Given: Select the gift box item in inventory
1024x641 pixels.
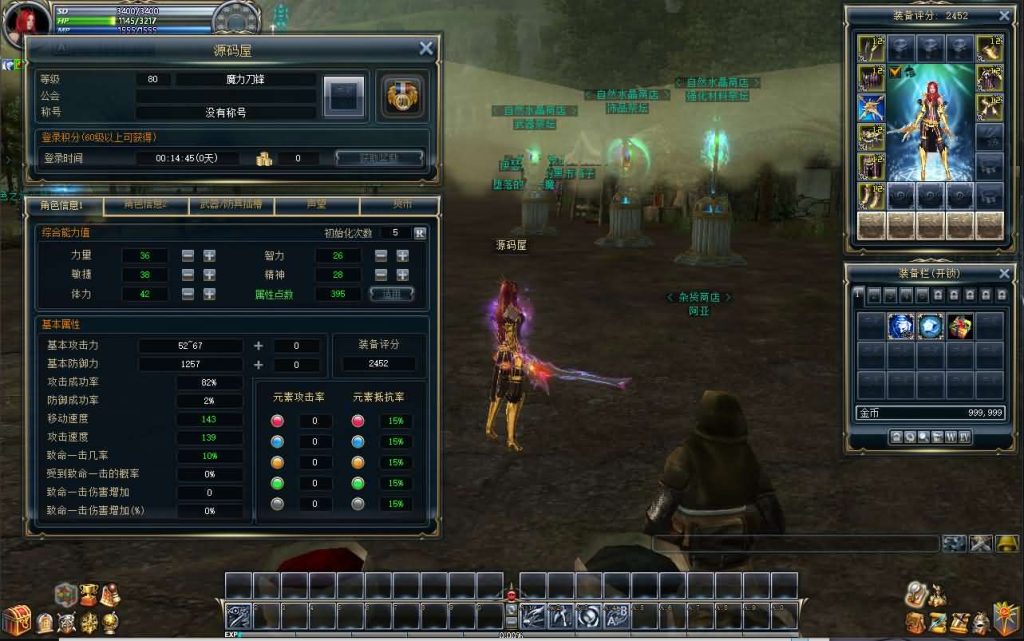Looking at the screenshot, I should tap(960, 326).
